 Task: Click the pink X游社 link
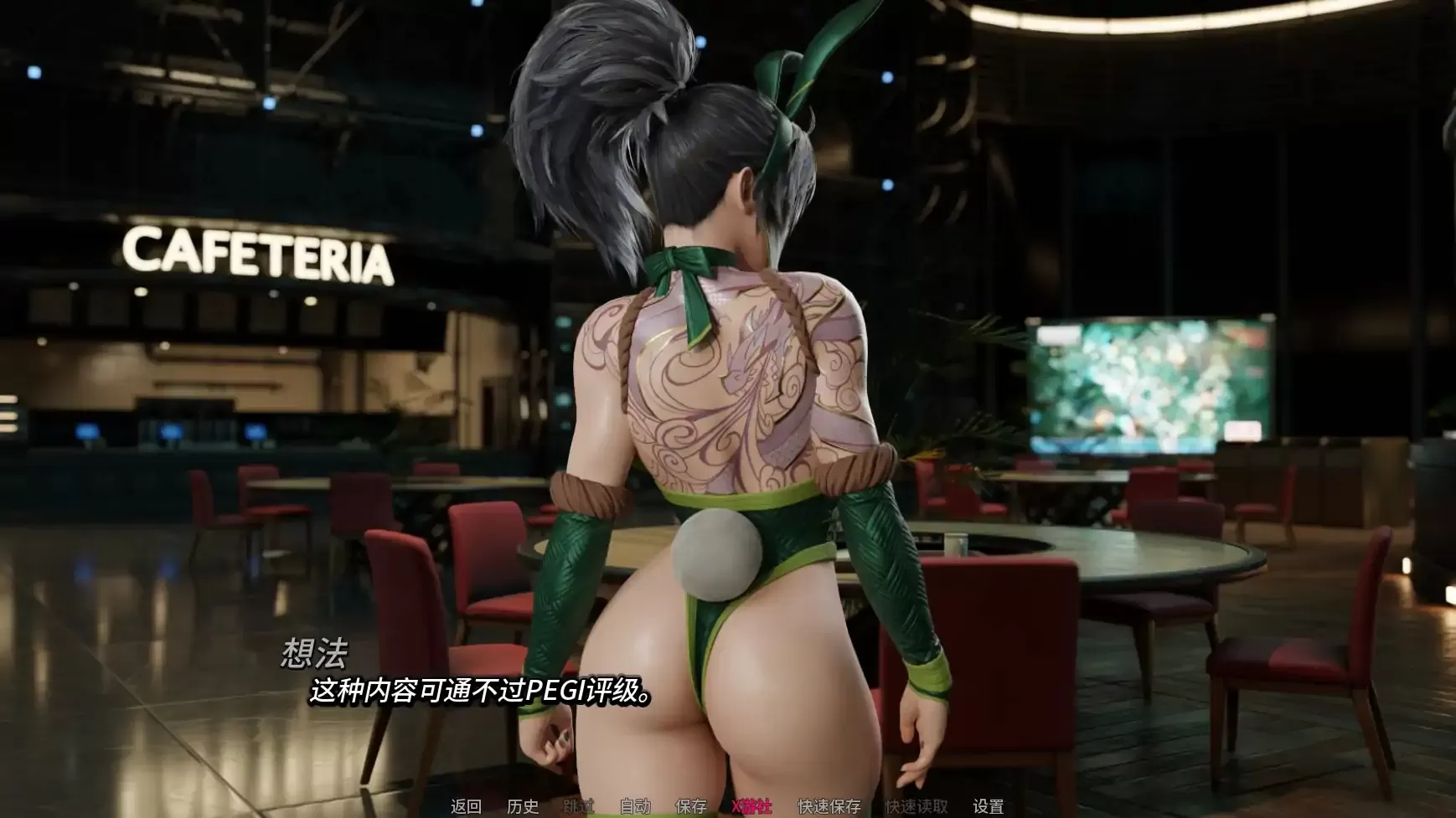click(x=751, y=805)
